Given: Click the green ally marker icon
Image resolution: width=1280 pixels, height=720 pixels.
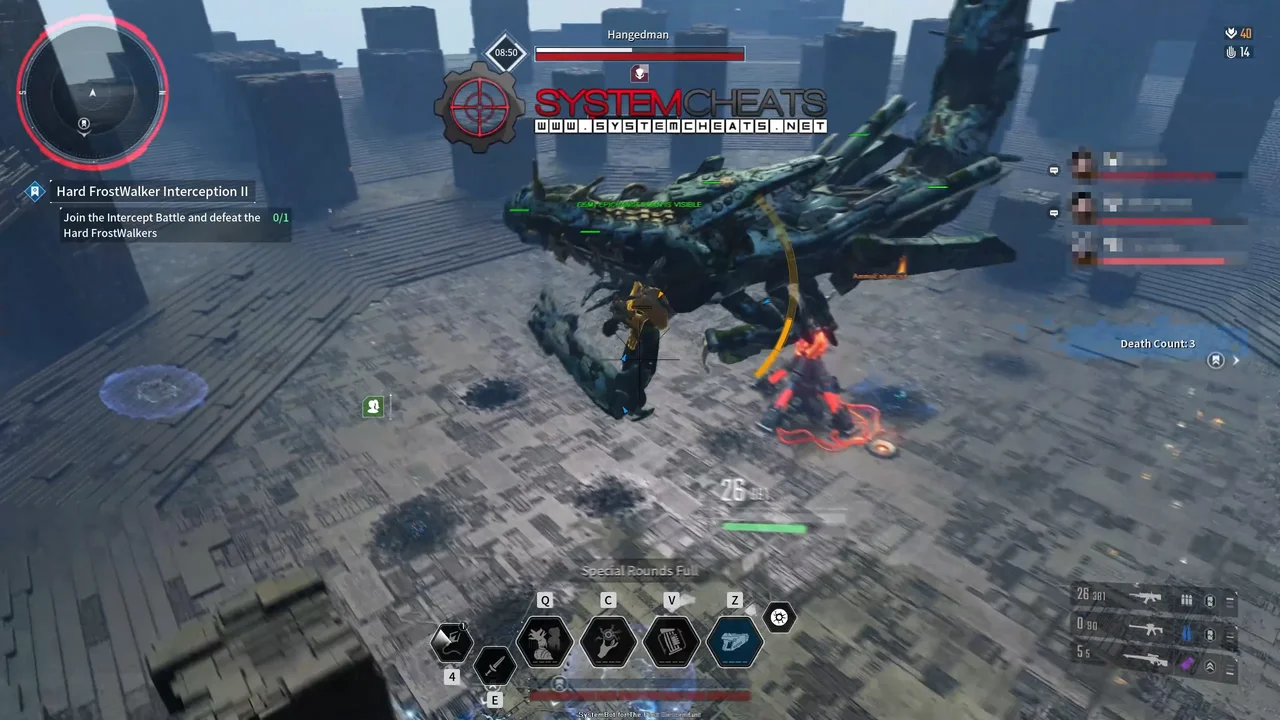Looking at the screenshot, I should point(373,406).
